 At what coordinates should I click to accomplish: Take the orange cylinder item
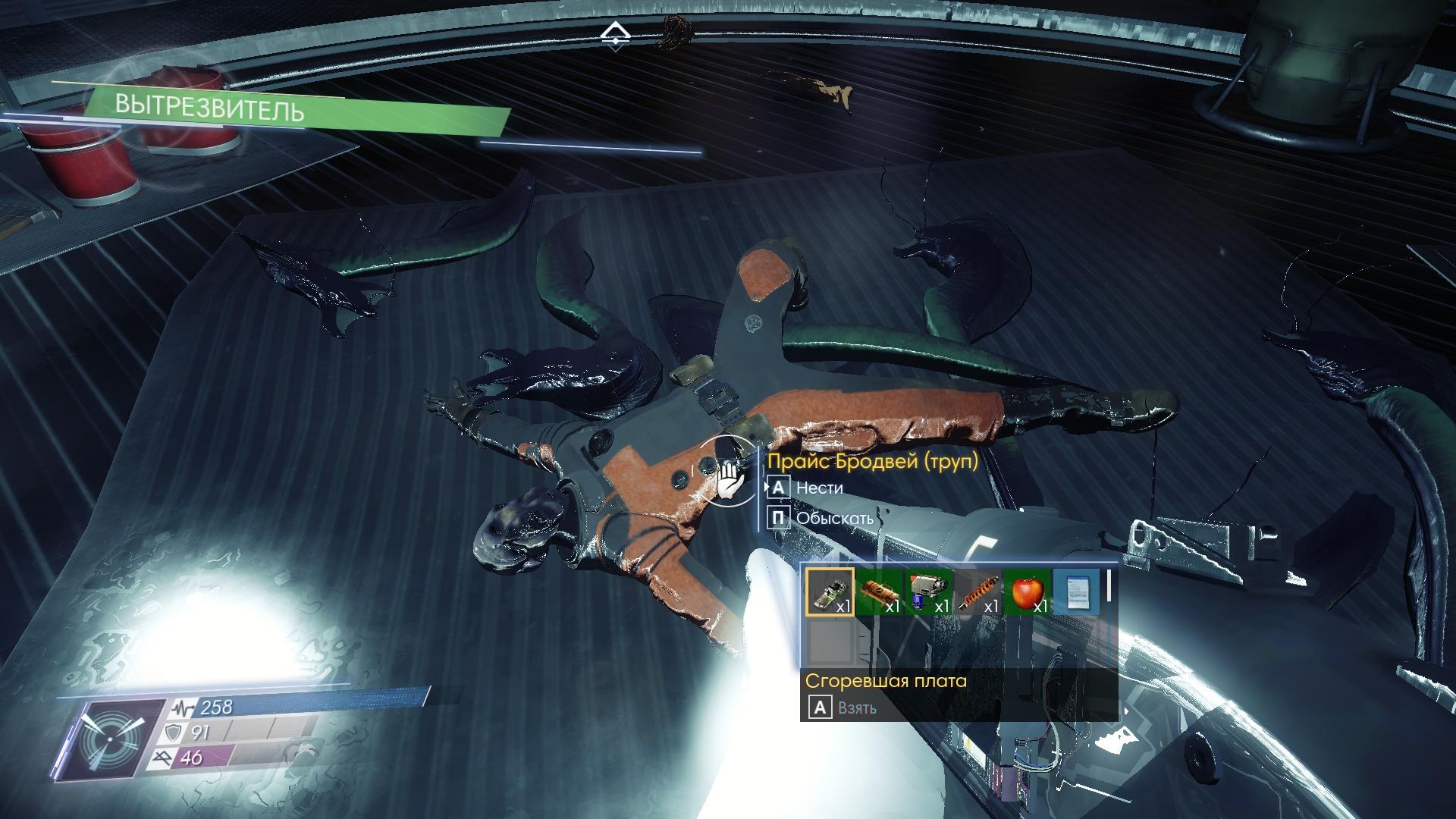tap(879, 591)
